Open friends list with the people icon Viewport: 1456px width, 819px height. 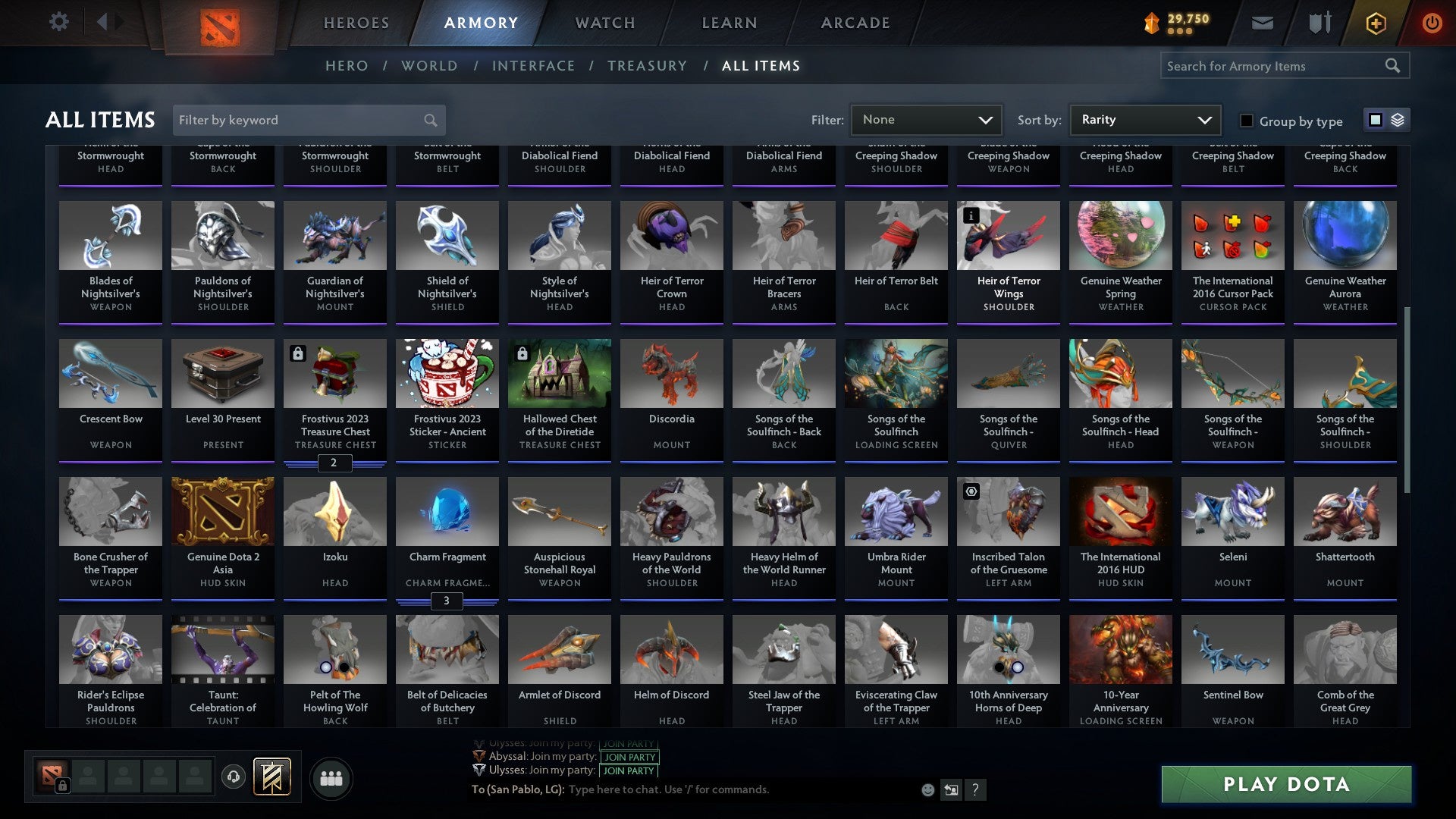point(331,777)
